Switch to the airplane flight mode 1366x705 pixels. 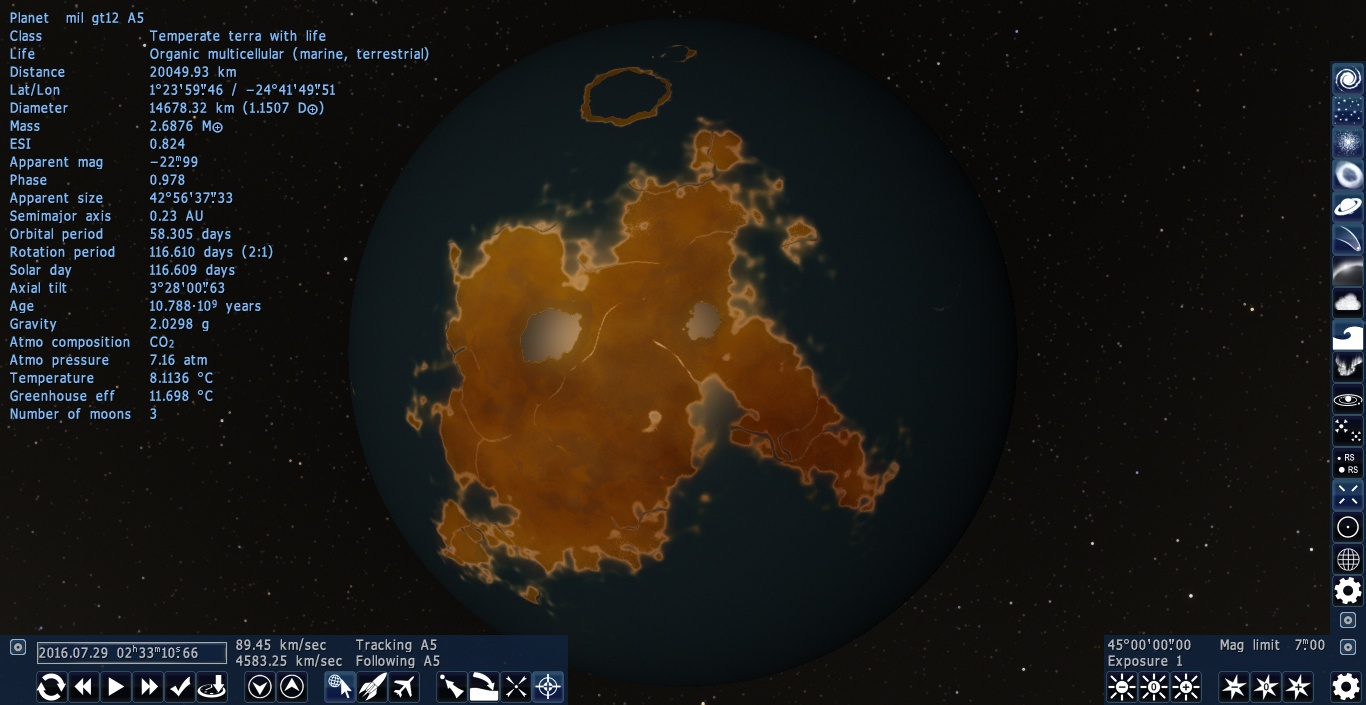pos(404,687)
